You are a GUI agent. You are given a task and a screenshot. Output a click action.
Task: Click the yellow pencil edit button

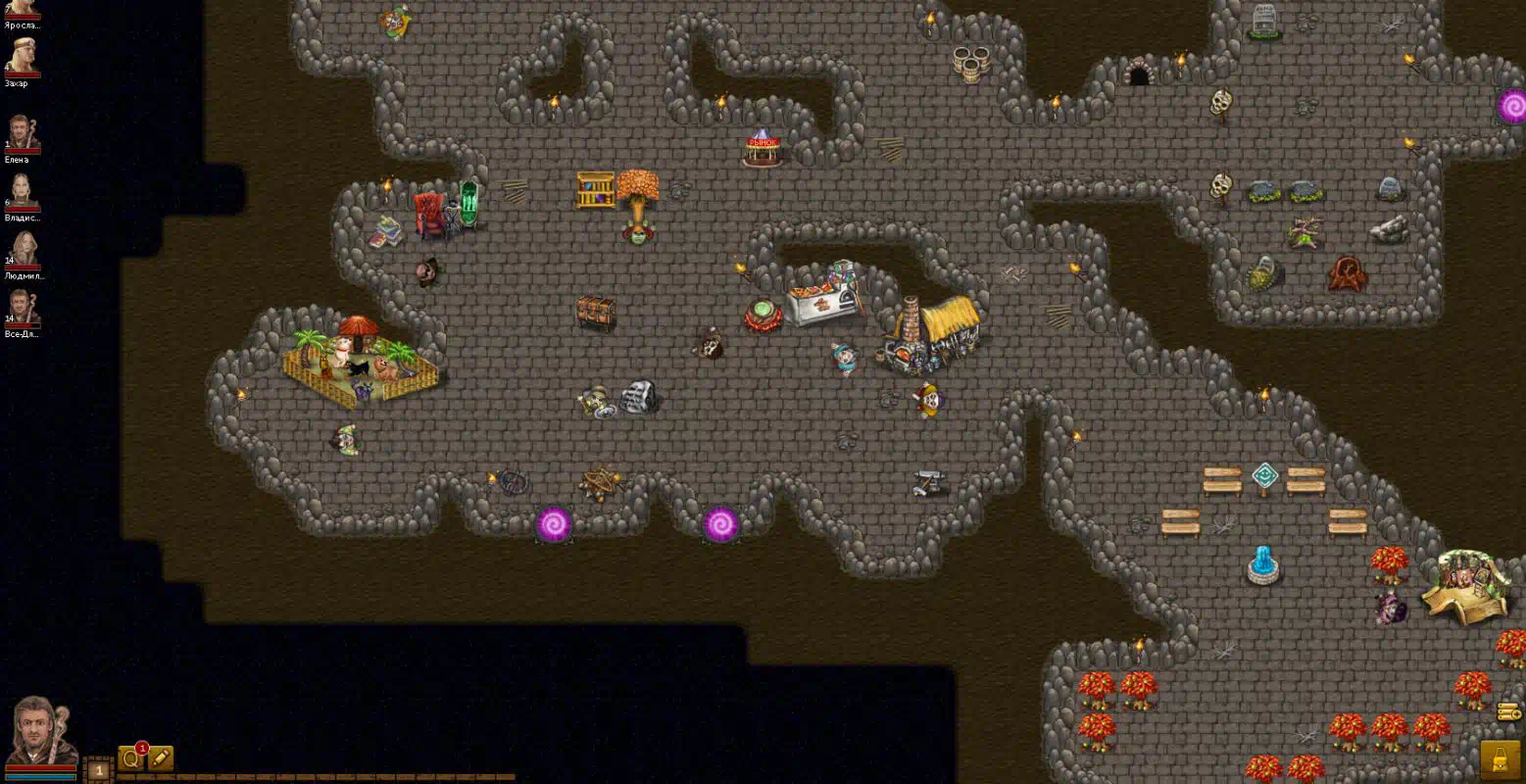(x=161, y=759)
